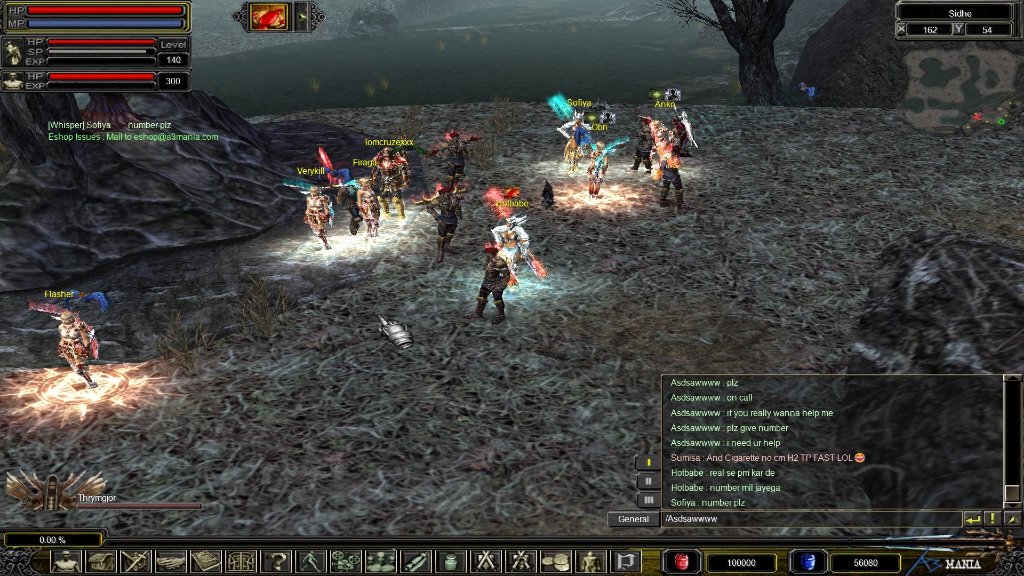Image resolution: width=1024 pixels, height=576 pixels.
Task: Send the chat message with enter arrow button
Action: (972, 519)
